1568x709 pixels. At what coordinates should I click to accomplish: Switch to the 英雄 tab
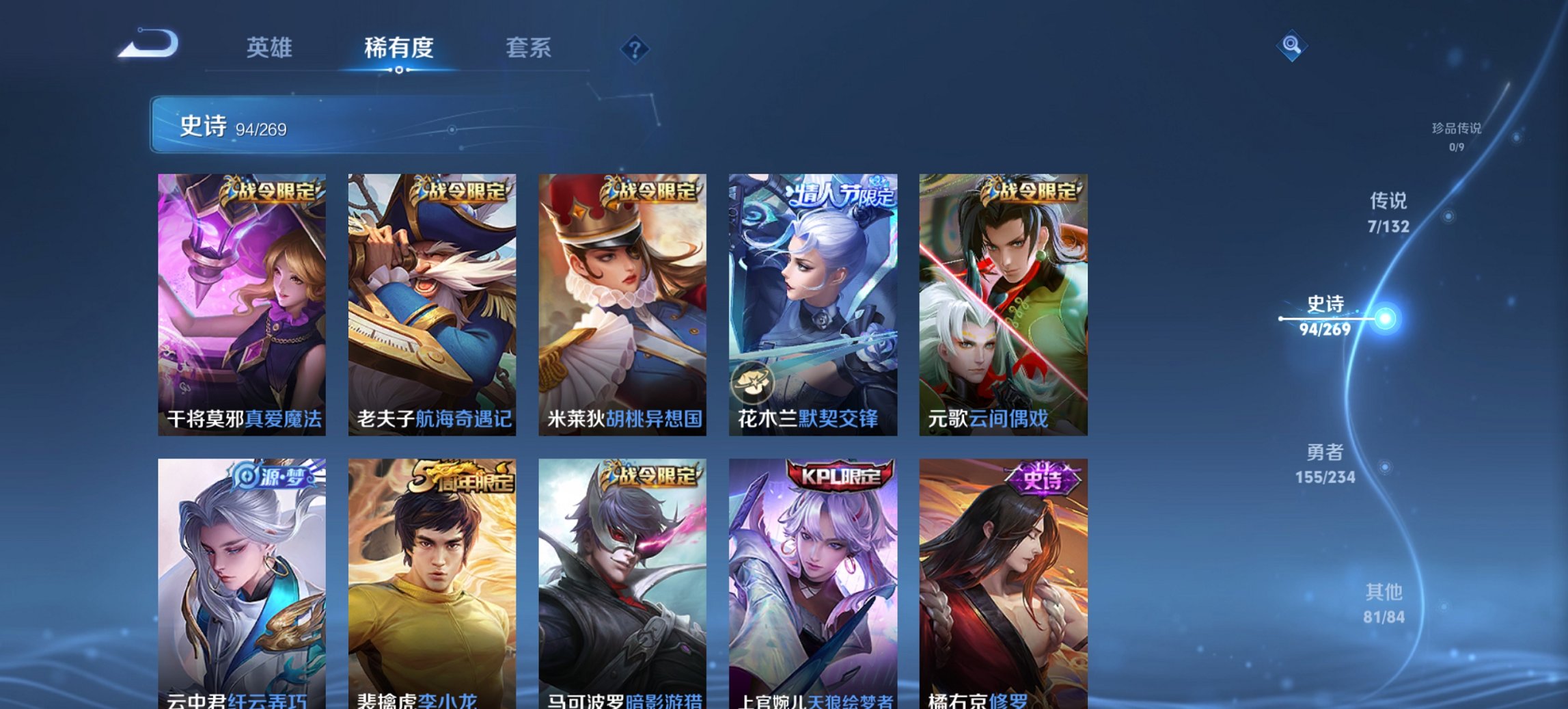pos(271,47)
